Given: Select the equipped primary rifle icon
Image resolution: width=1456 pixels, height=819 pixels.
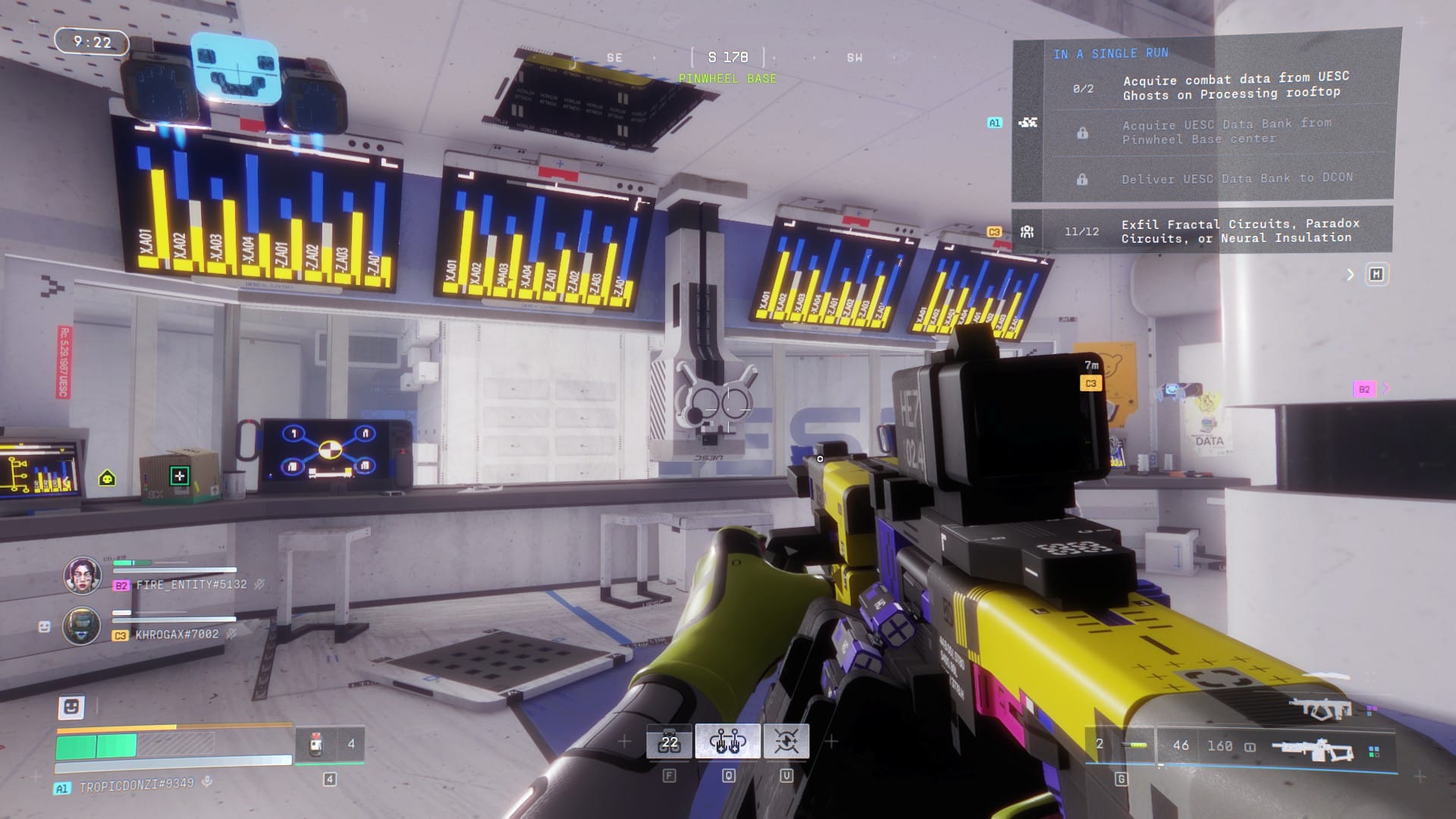Looking at the screenshot, I should tap(1312, 748).
